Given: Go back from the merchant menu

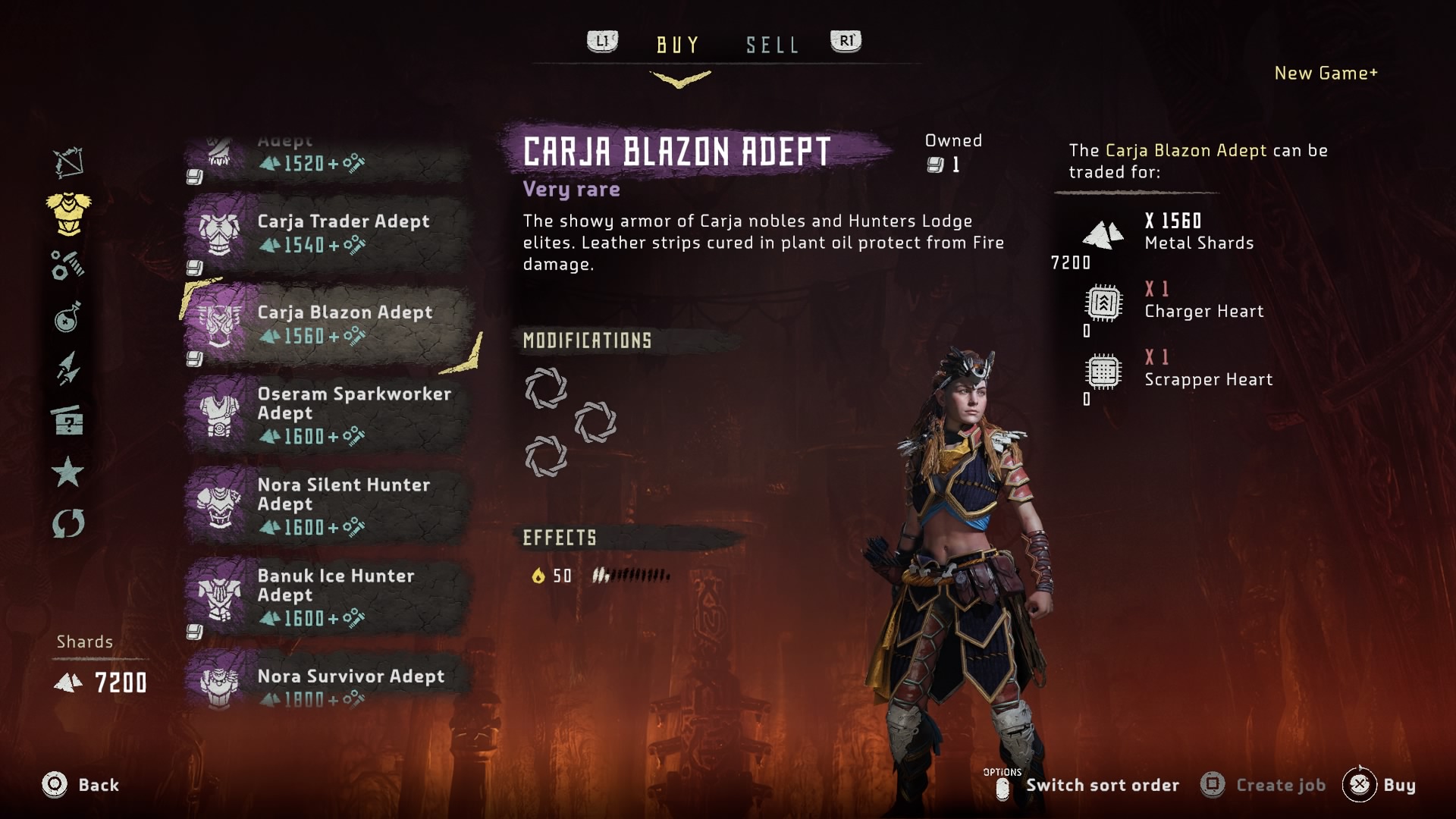Looking at the screenshot, I should 80,785.
